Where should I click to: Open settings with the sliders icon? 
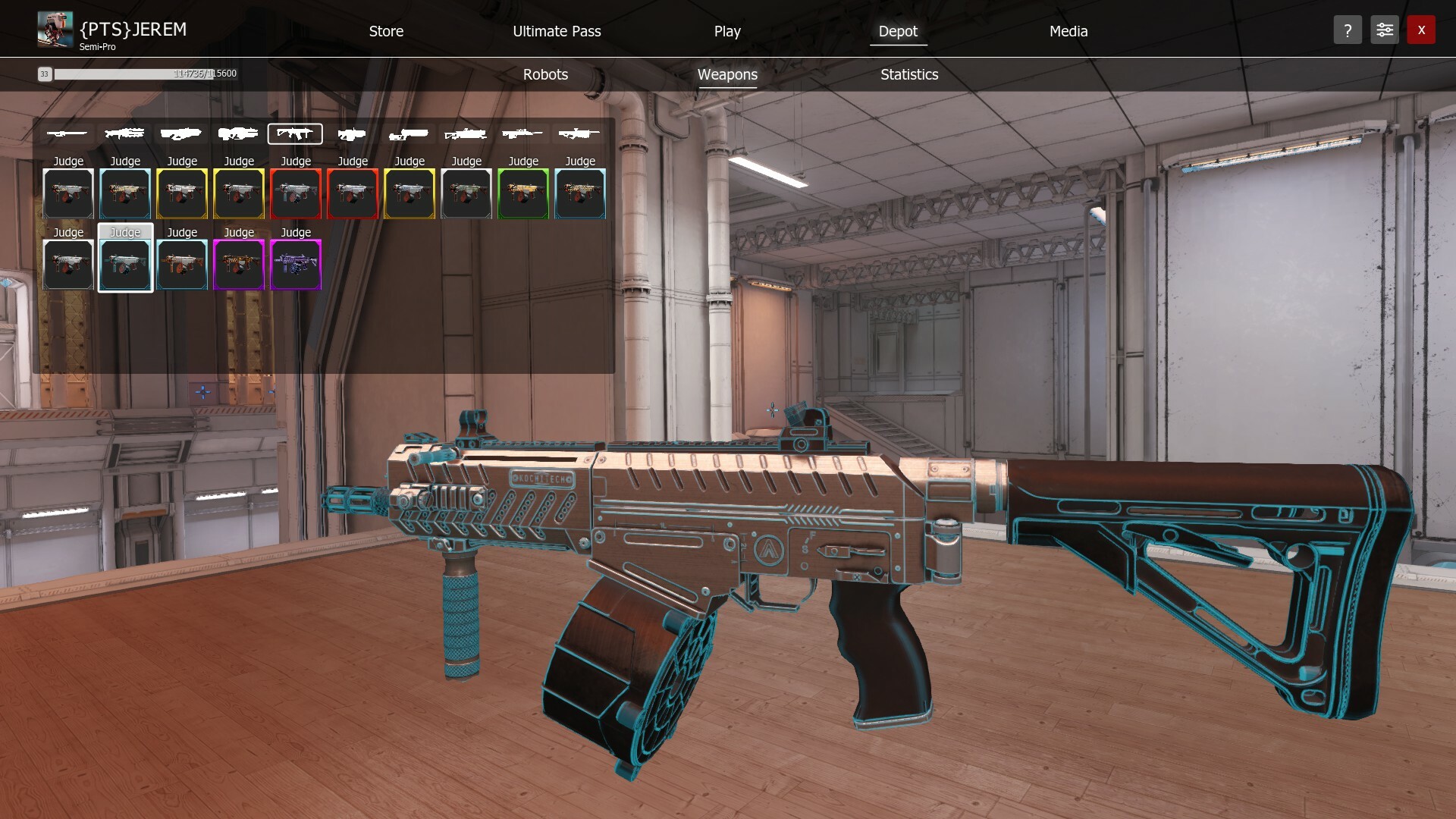[1384, 30]
